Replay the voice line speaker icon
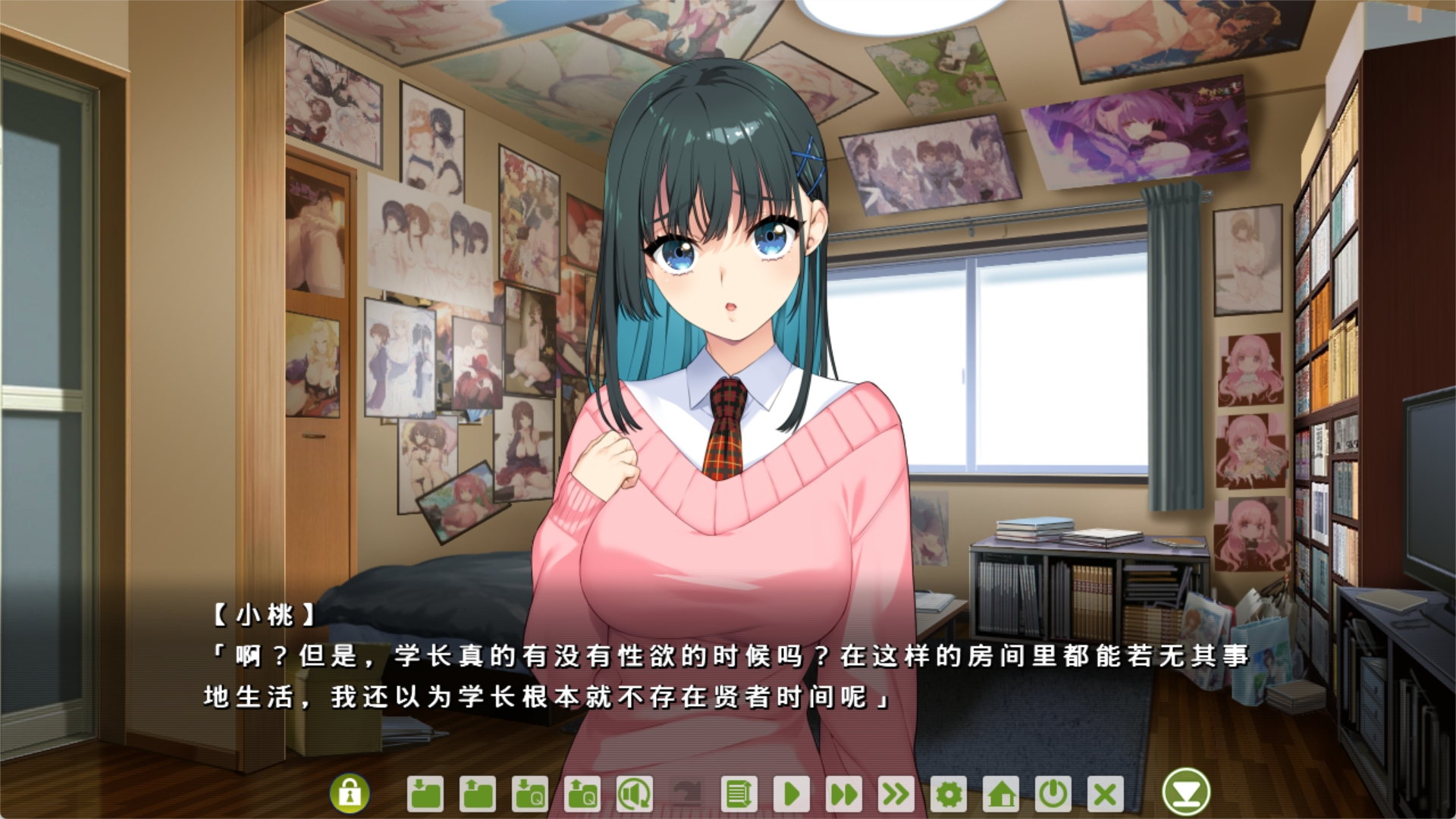This screenshot has width=1456, height=819. tap(634, 794)
